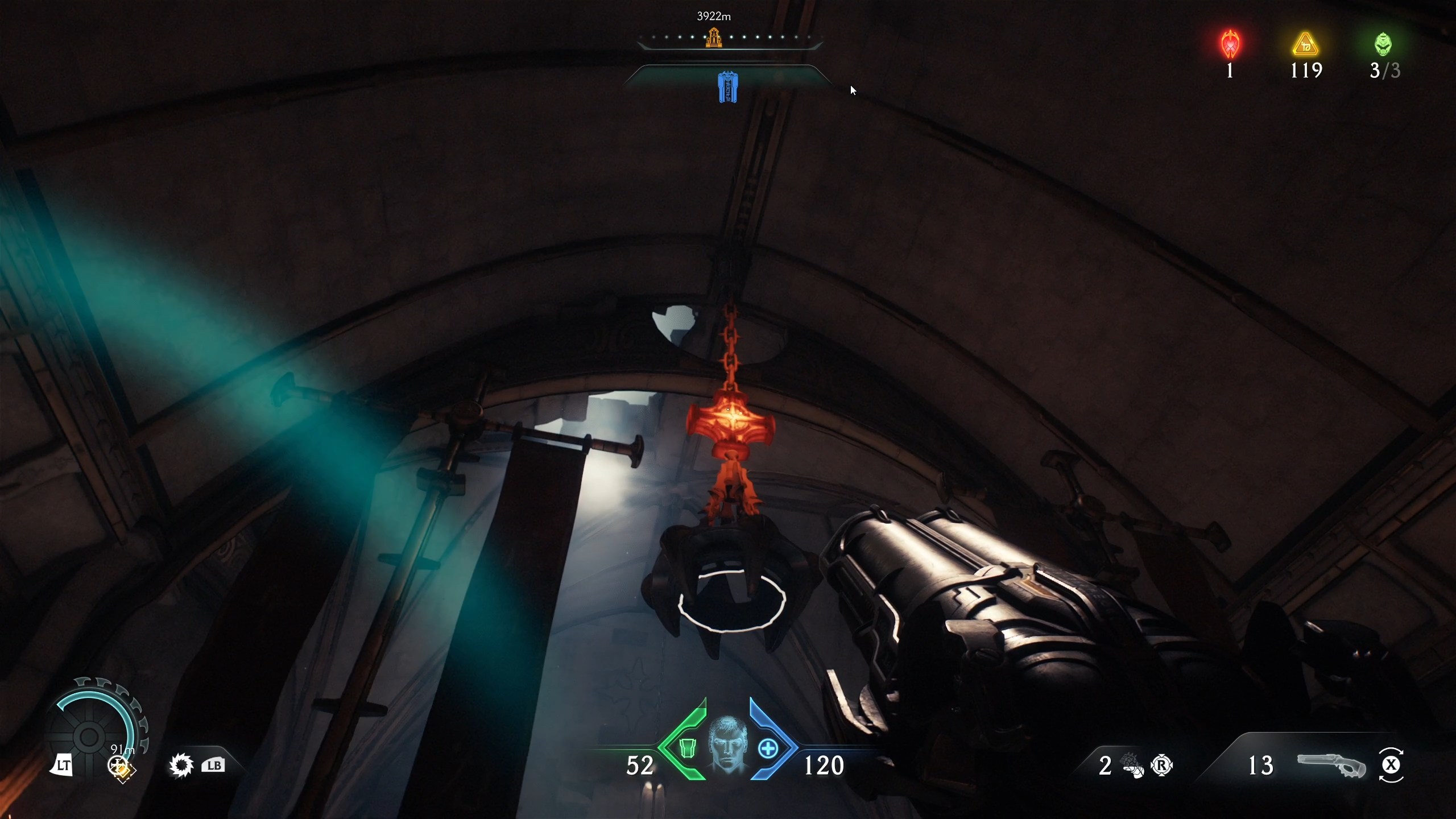The image size is (1456, 819).
Task: Select the shuriken ability icon near the LB prompt
Action: (x=181, y=765)
